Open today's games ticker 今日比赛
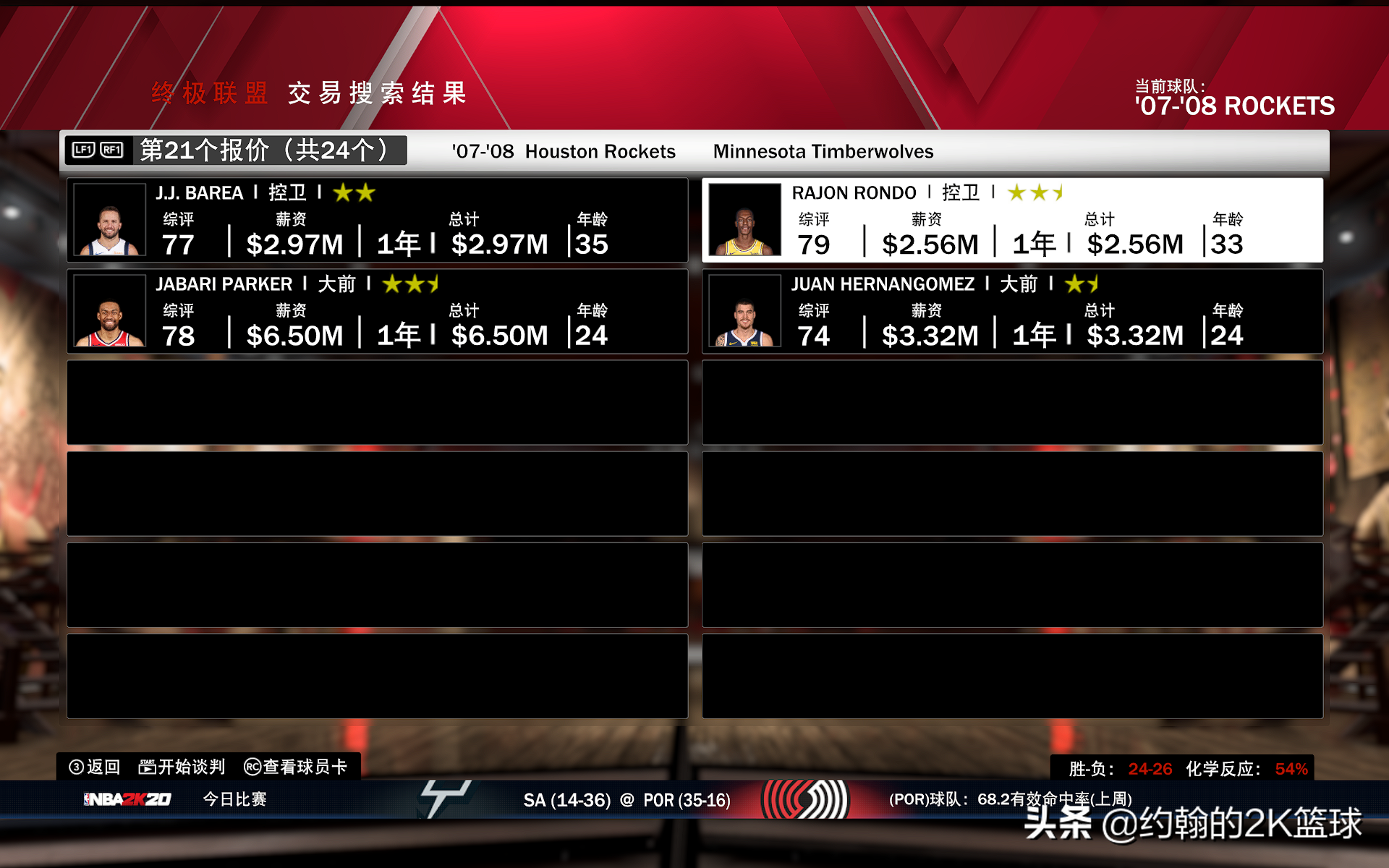The image size is (1389, 868). pyautogui.click(x=234, y=799)
